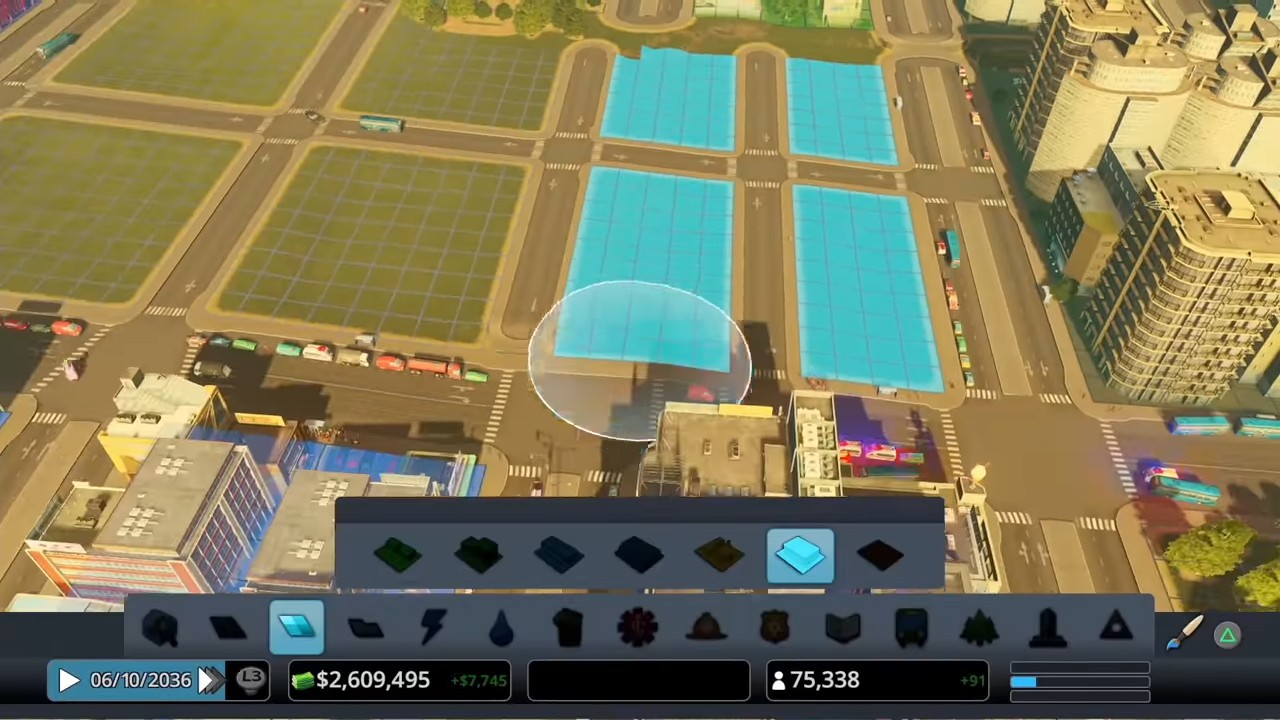1280x720 pixels.
Task: Select the healthcare services icon
Action: [637, 627]
